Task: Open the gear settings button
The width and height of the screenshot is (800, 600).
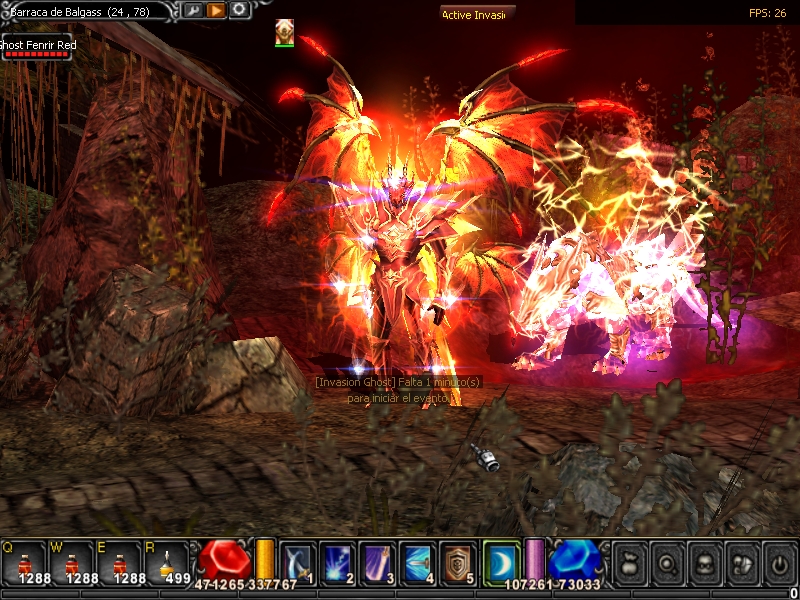Action: pyautogui.click(x=240, y=10)
